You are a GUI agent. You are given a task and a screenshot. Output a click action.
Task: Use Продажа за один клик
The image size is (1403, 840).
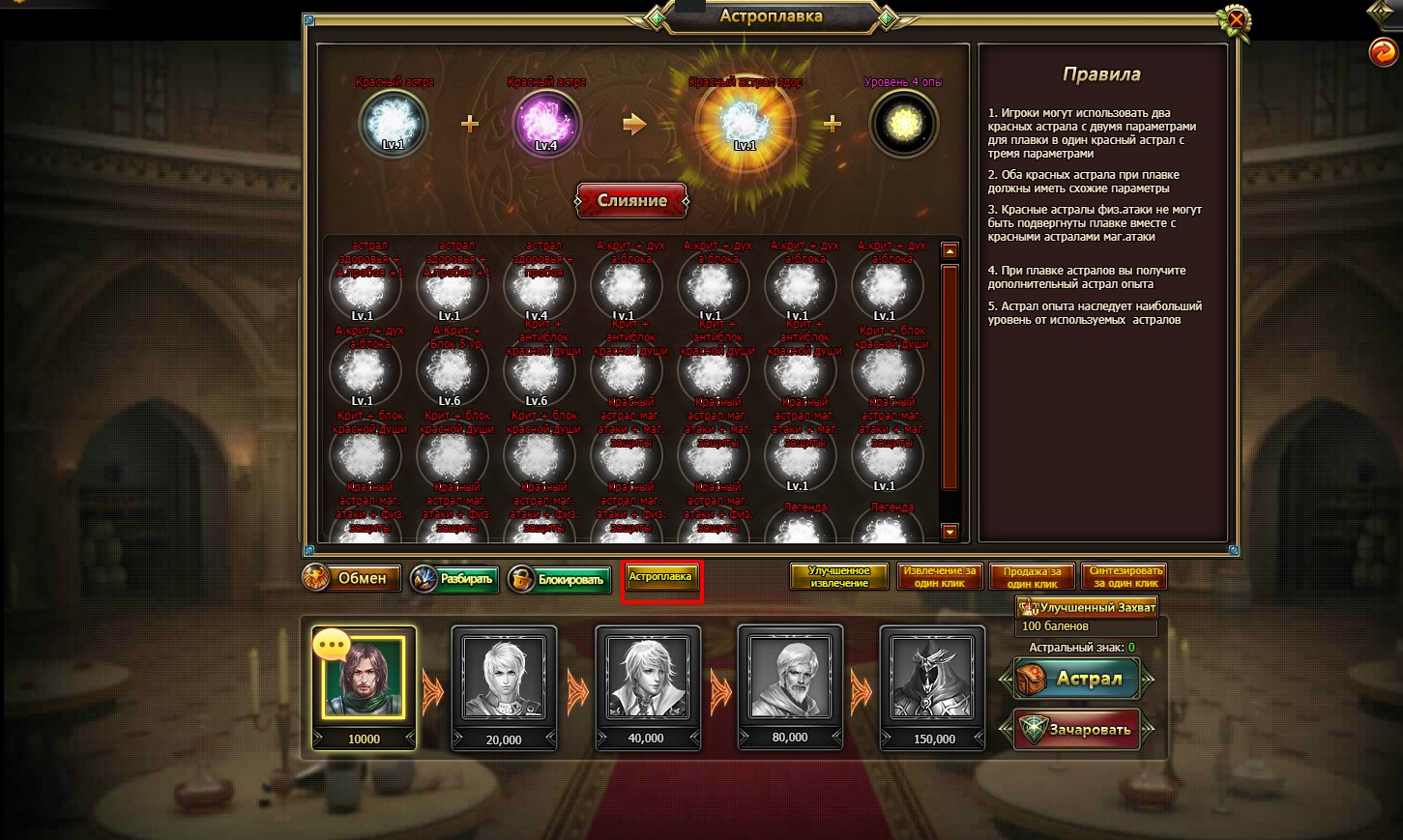click(1032, 577)
